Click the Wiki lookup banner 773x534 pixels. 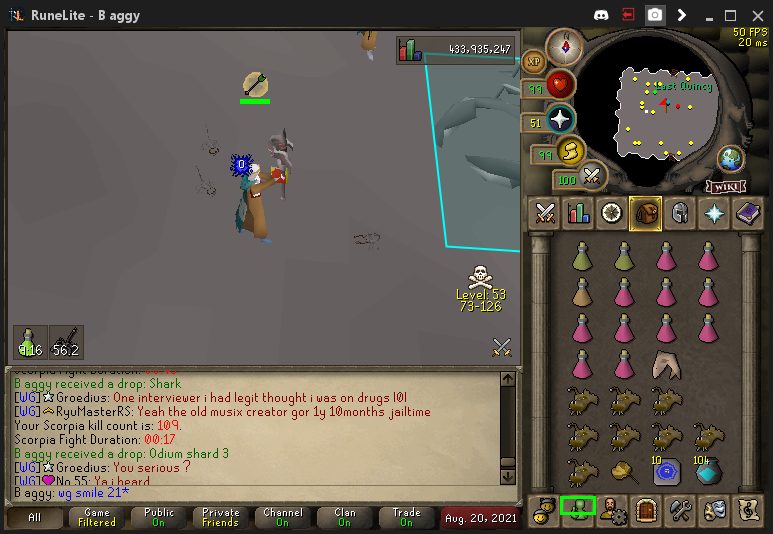tap(727, 186)
